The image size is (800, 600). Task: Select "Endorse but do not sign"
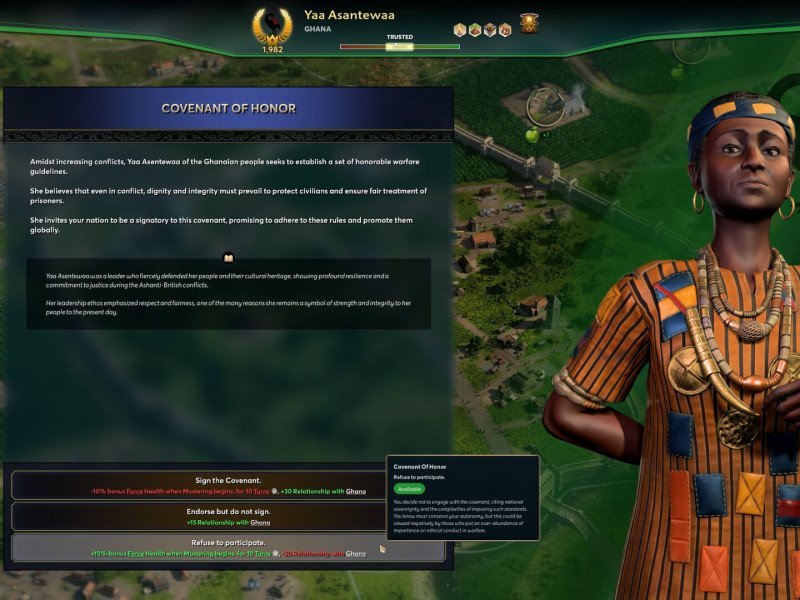[228, 516]
